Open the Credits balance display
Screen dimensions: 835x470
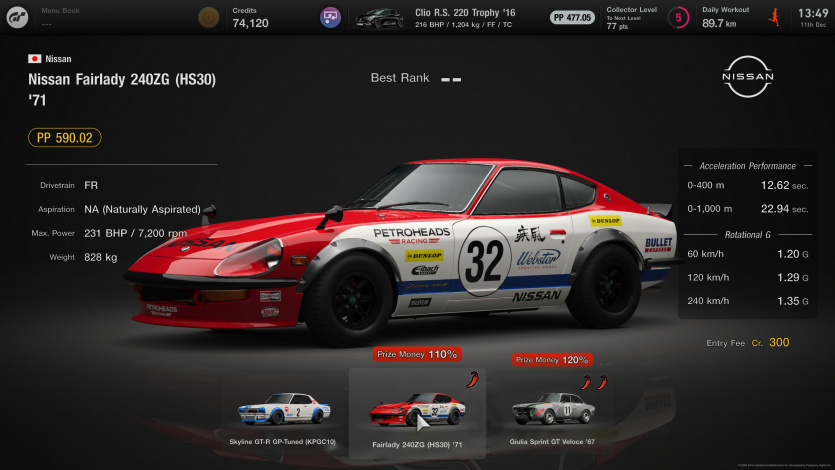click(x=250, y=17)
